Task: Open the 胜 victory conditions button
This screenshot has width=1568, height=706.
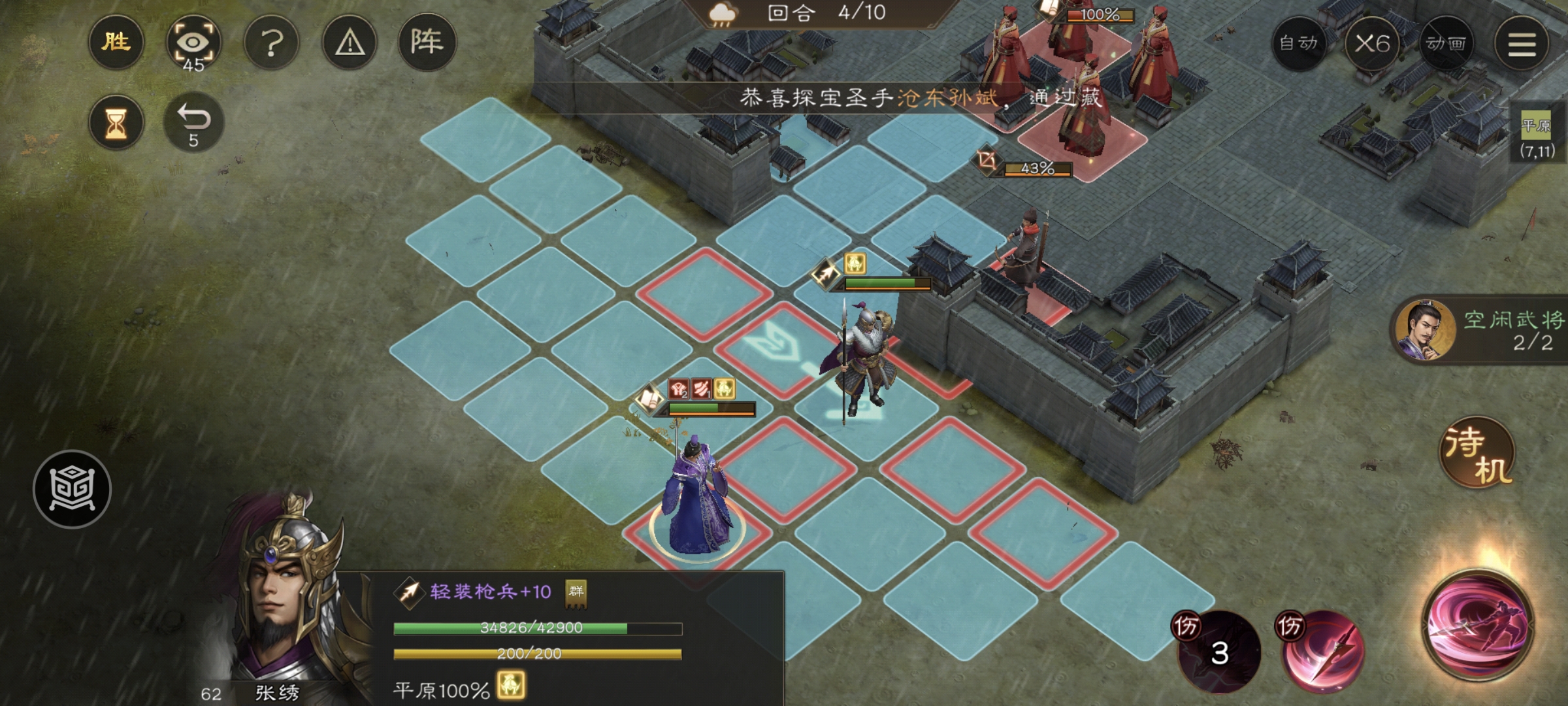Action: coord(116,42)
